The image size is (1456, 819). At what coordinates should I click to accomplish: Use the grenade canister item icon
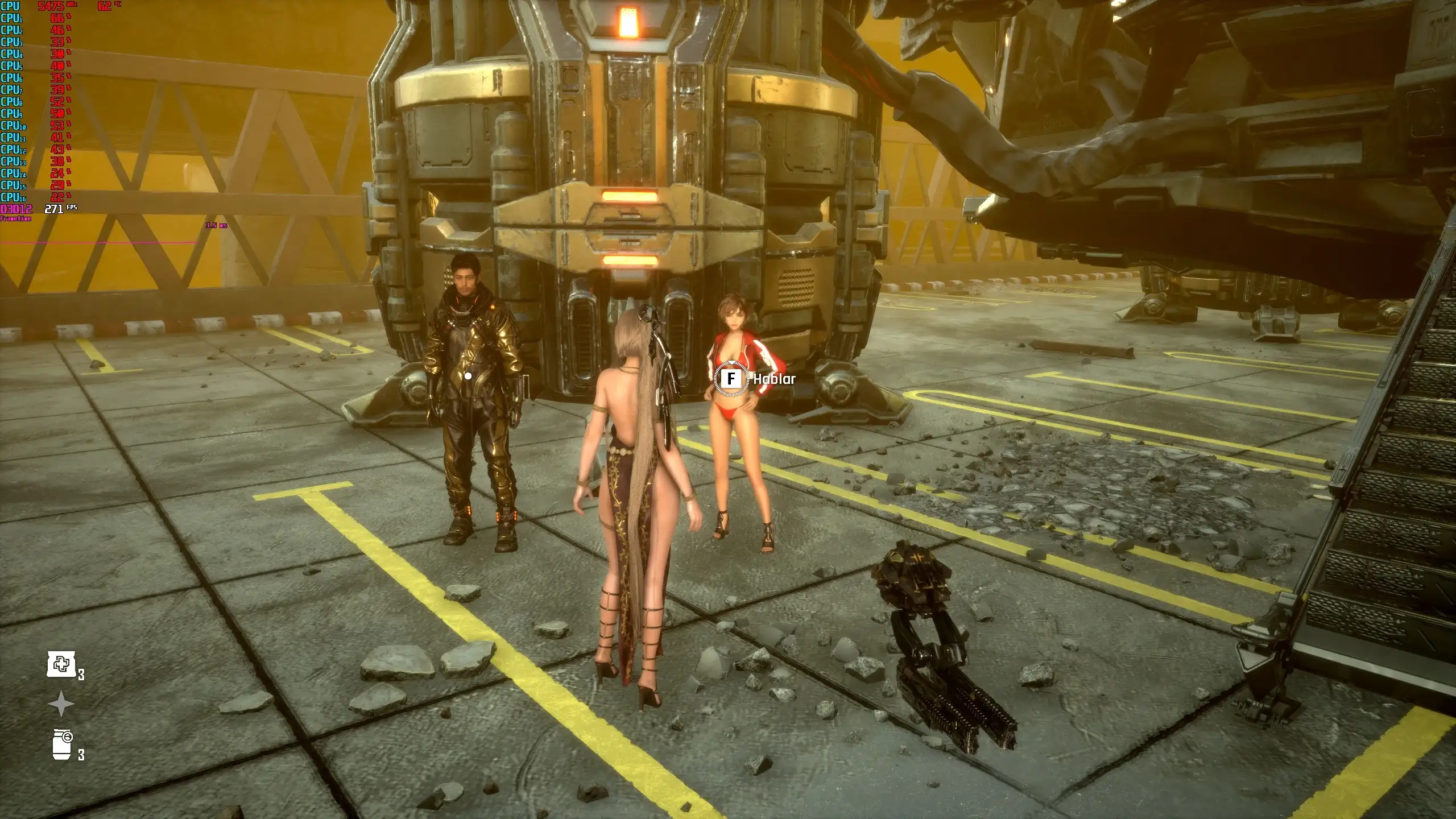point(62,744)
